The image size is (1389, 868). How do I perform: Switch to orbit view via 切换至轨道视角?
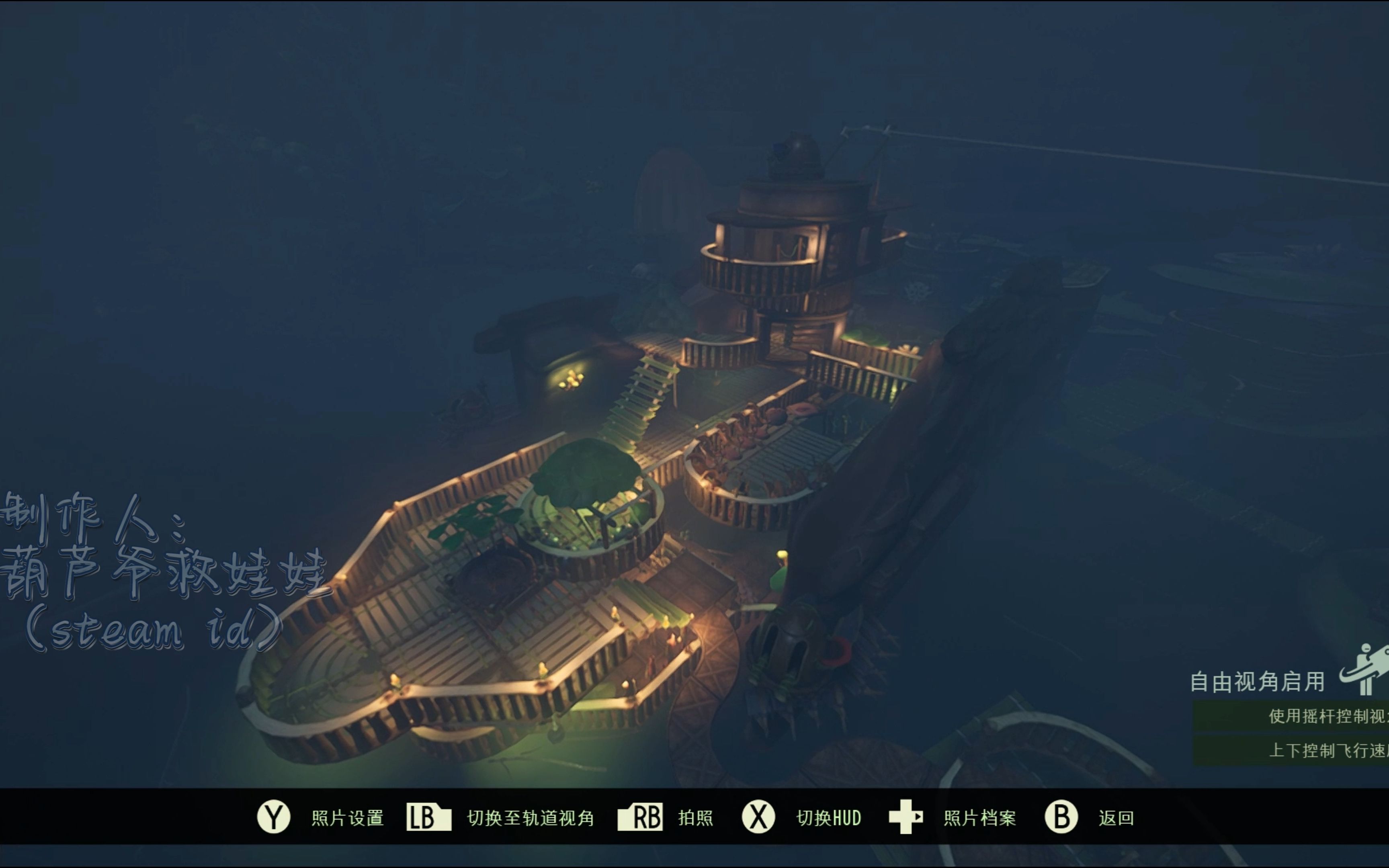pyautogui.click(x=529, y=817)
